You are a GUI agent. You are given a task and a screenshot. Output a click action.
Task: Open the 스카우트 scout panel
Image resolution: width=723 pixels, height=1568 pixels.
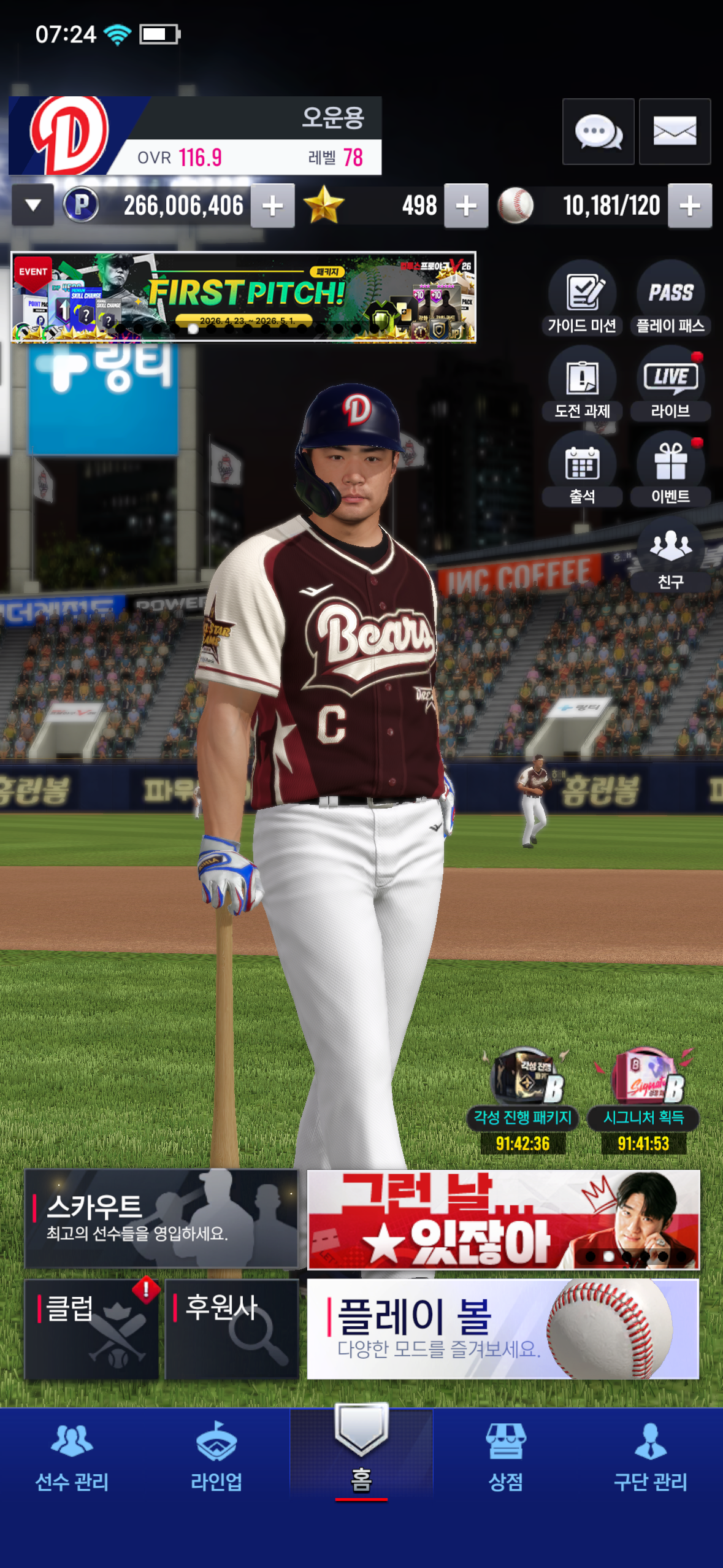(161, 1218)
